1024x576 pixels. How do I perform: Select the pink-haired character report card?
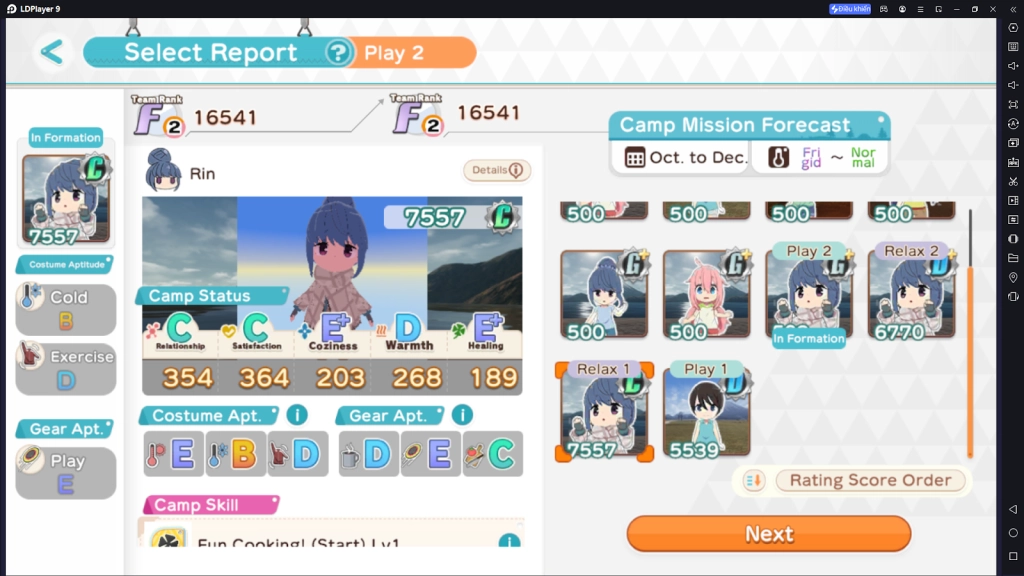click(706, 295)
